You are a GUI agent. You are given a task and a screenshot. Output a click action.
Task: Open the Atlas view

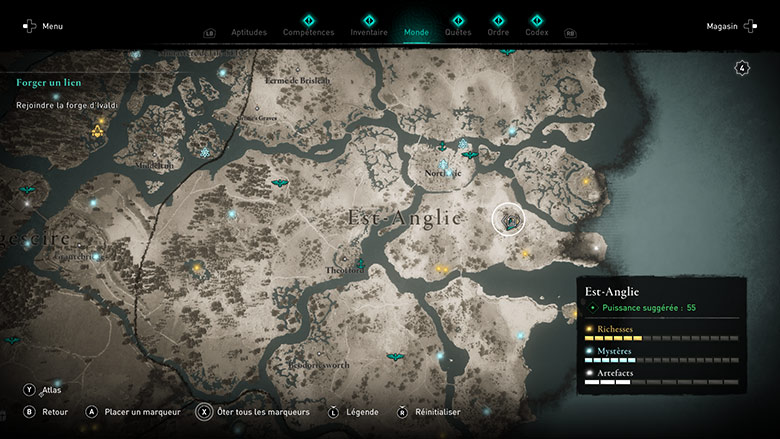point(43,390)
